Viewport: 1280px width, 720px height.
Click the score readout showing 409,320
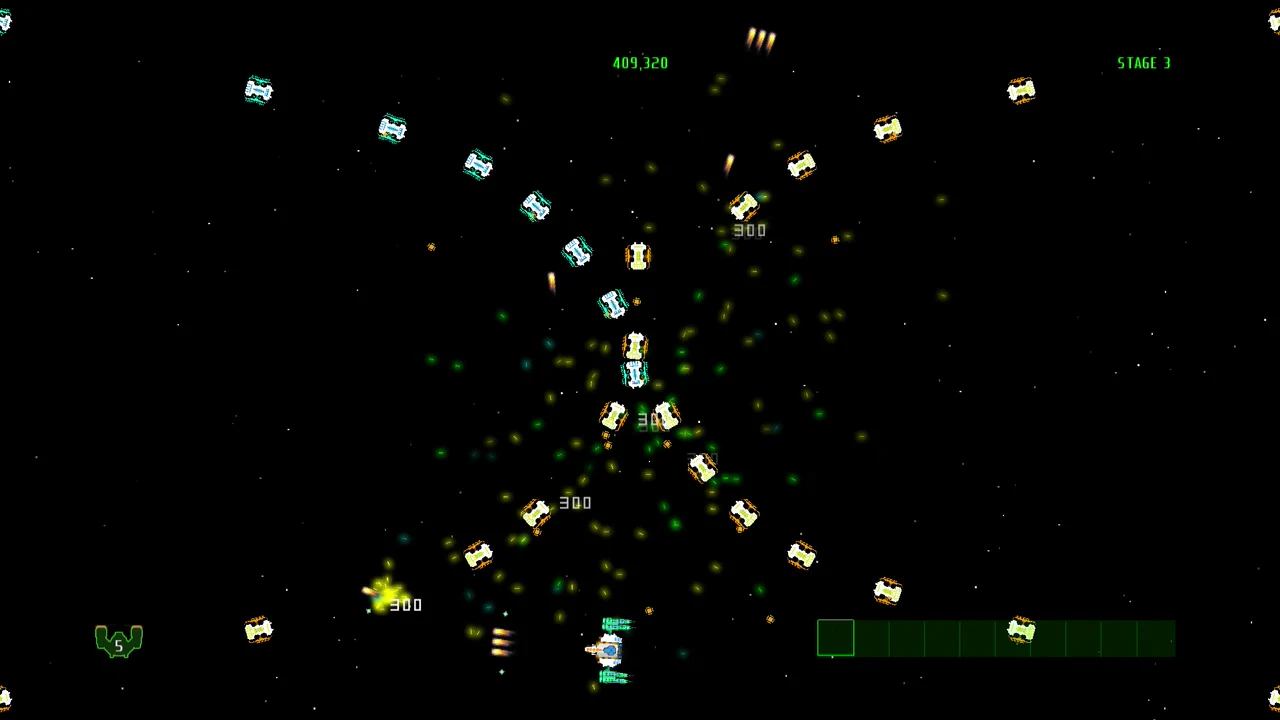640,63
